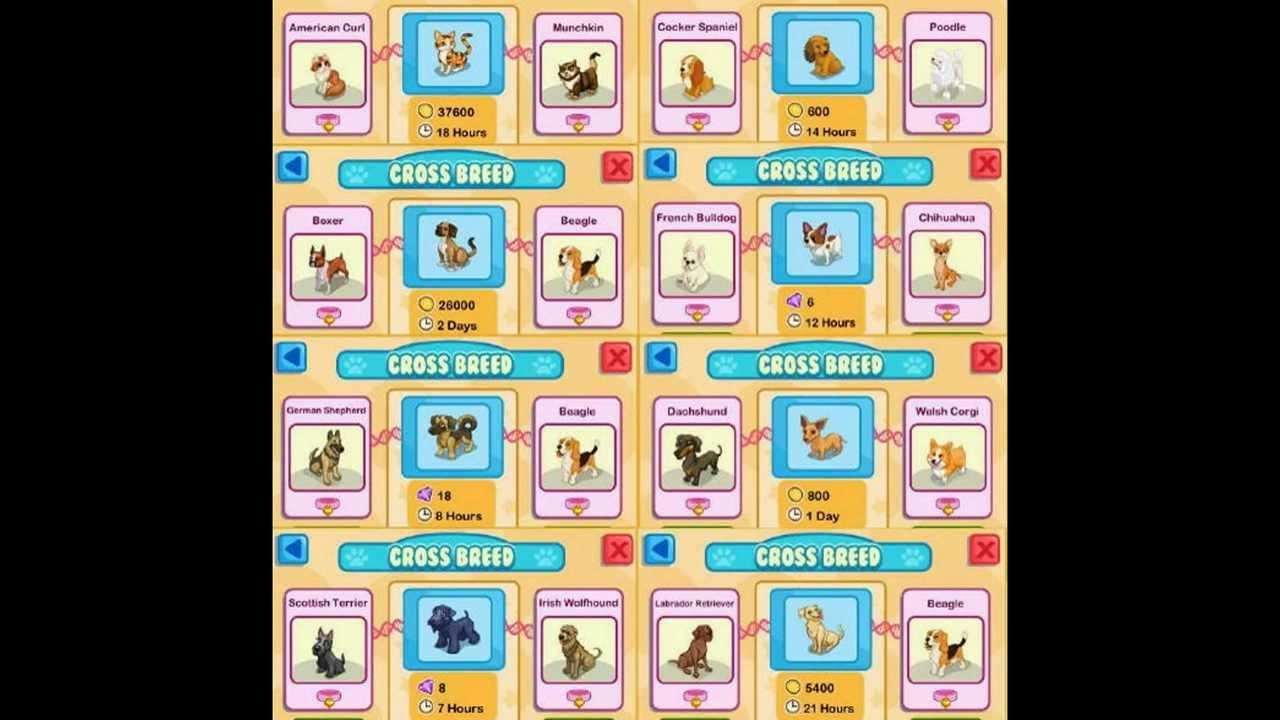This screenshot has width=1280, height=720.
Task: Select the gem icon next to cost 6
Action: click(795, 301)
